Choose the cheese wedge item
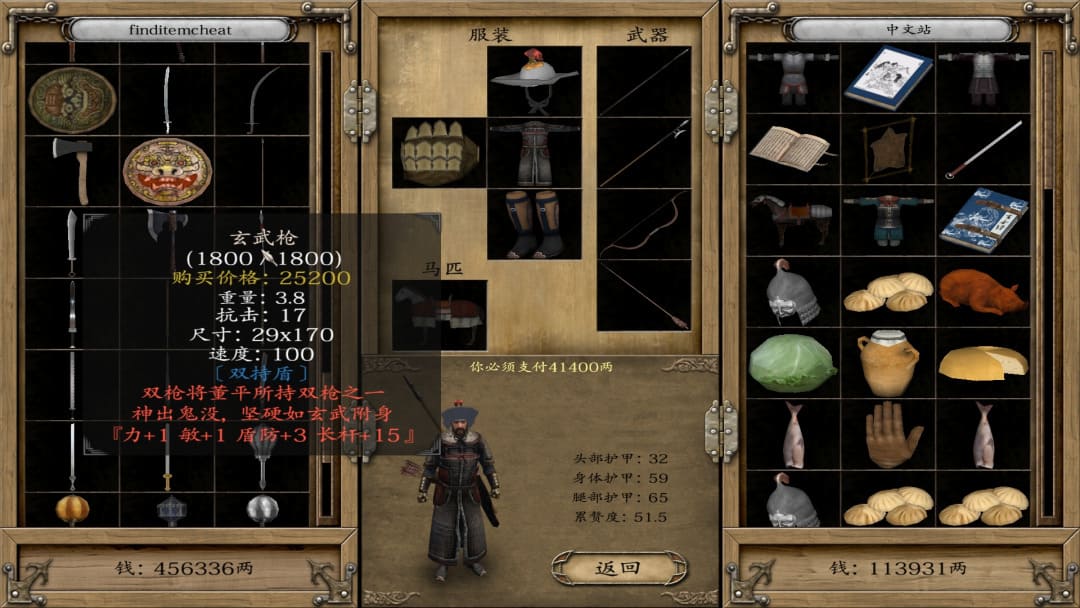 [983, 362]
